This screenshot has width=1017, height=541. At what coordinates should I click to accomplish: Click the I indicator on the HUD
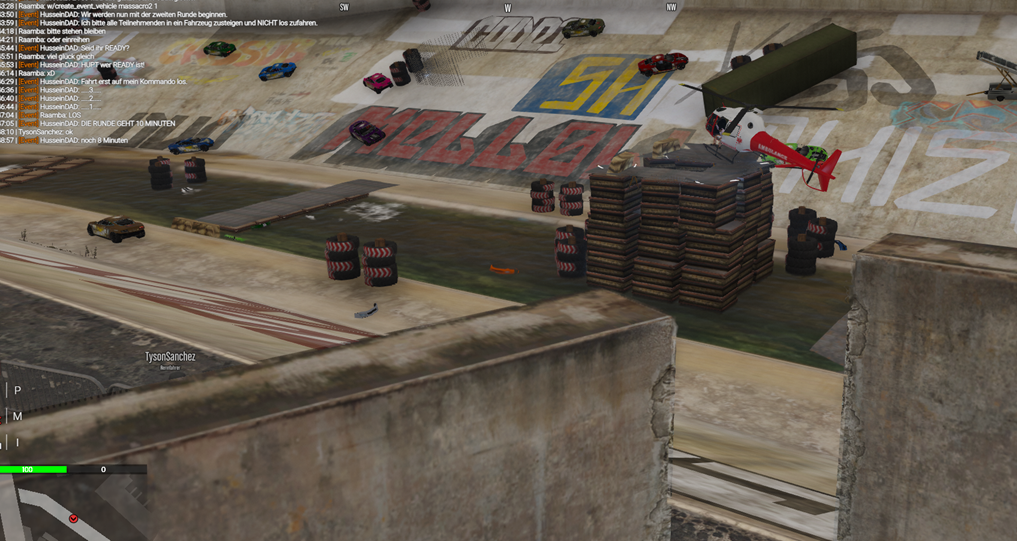coord(17,442)
